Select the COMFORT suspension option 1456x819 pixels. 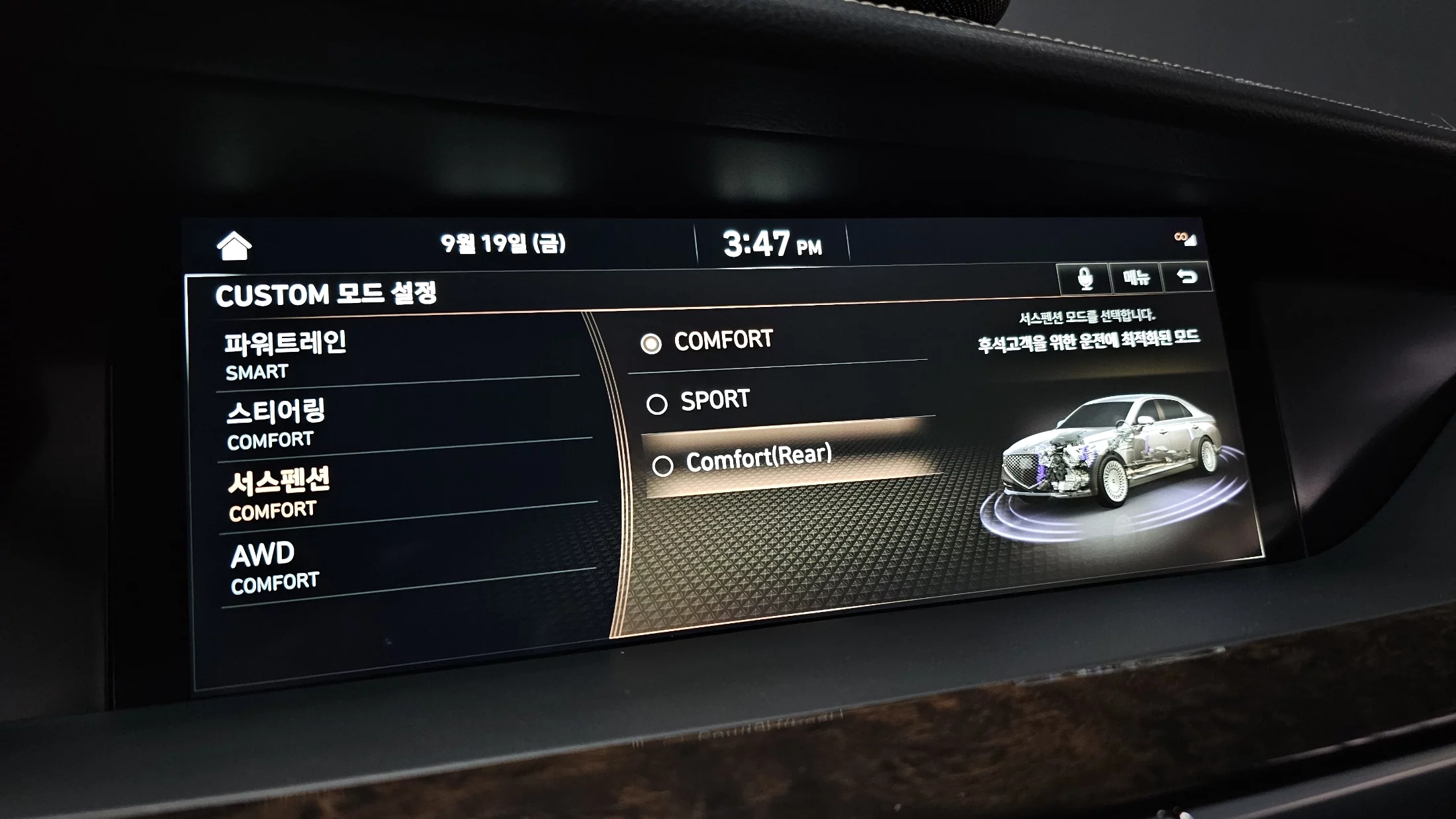721,341
